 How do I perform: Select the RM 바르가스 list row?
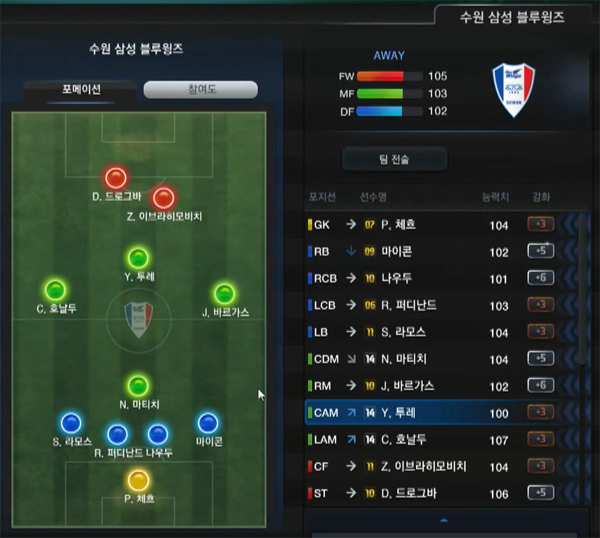tap(430, 386)
